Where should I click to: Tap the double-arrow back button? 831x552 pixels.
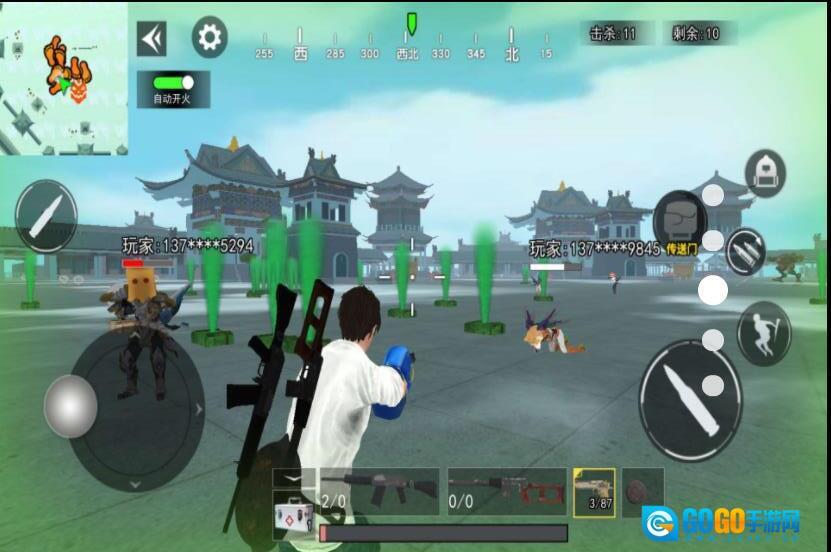click(x=152, y=38)
